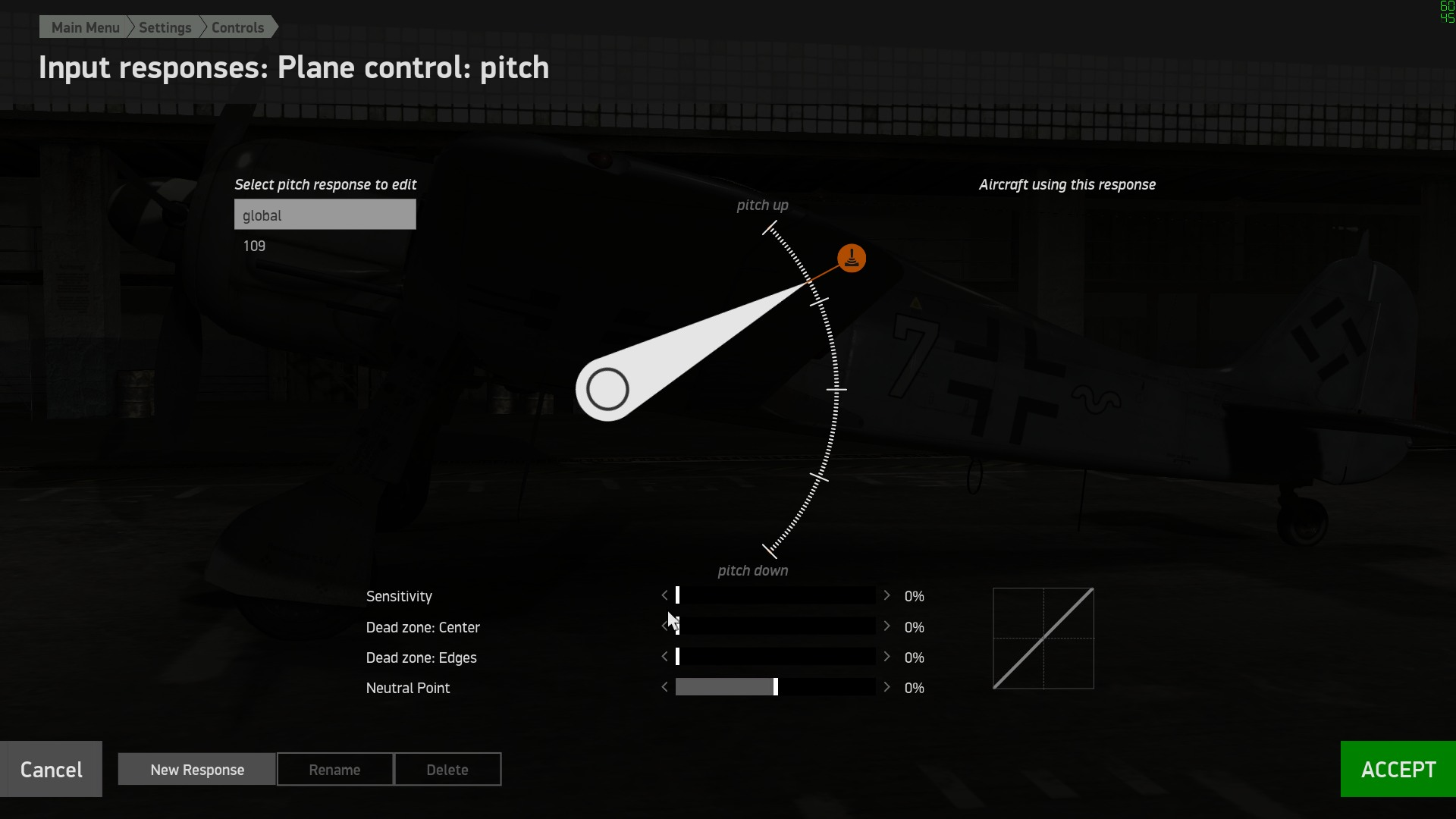The image size is (1456, 819).
Task: Open the Settings breadcrumb
Action: [x=165, y=27]
